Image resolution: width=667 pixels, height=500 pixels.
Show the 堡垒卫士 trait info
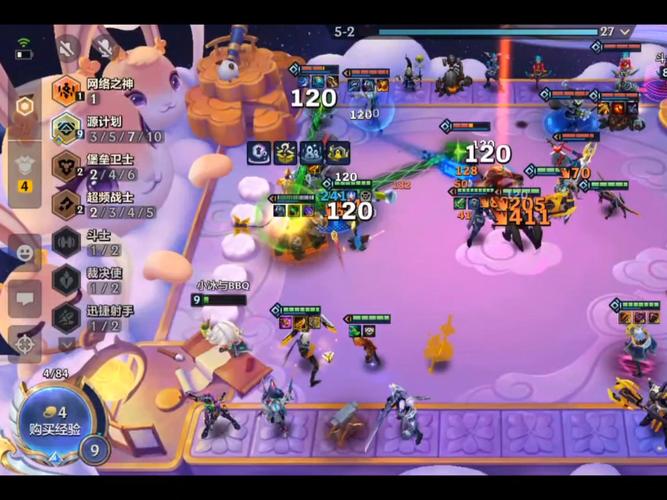point(67,166)
